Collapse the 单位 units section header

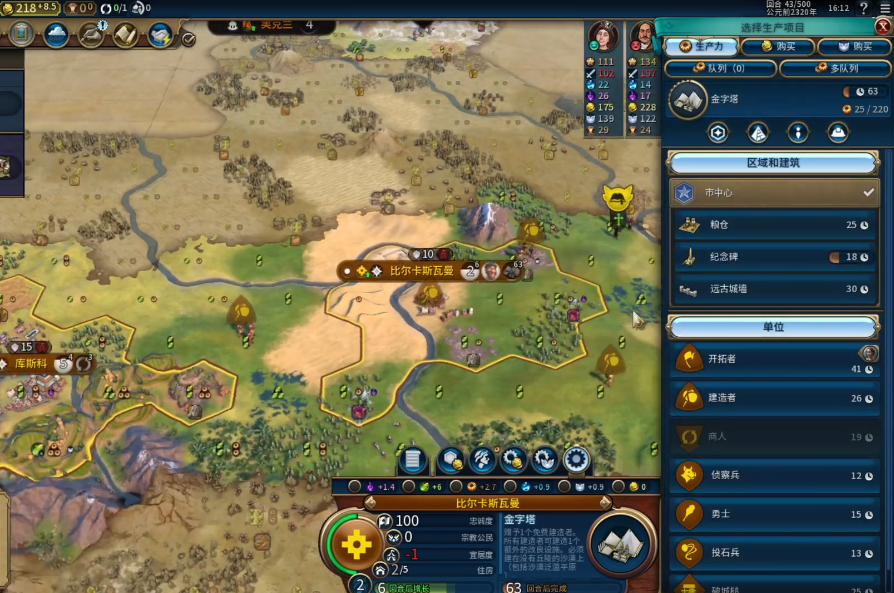tap(773, 326)
